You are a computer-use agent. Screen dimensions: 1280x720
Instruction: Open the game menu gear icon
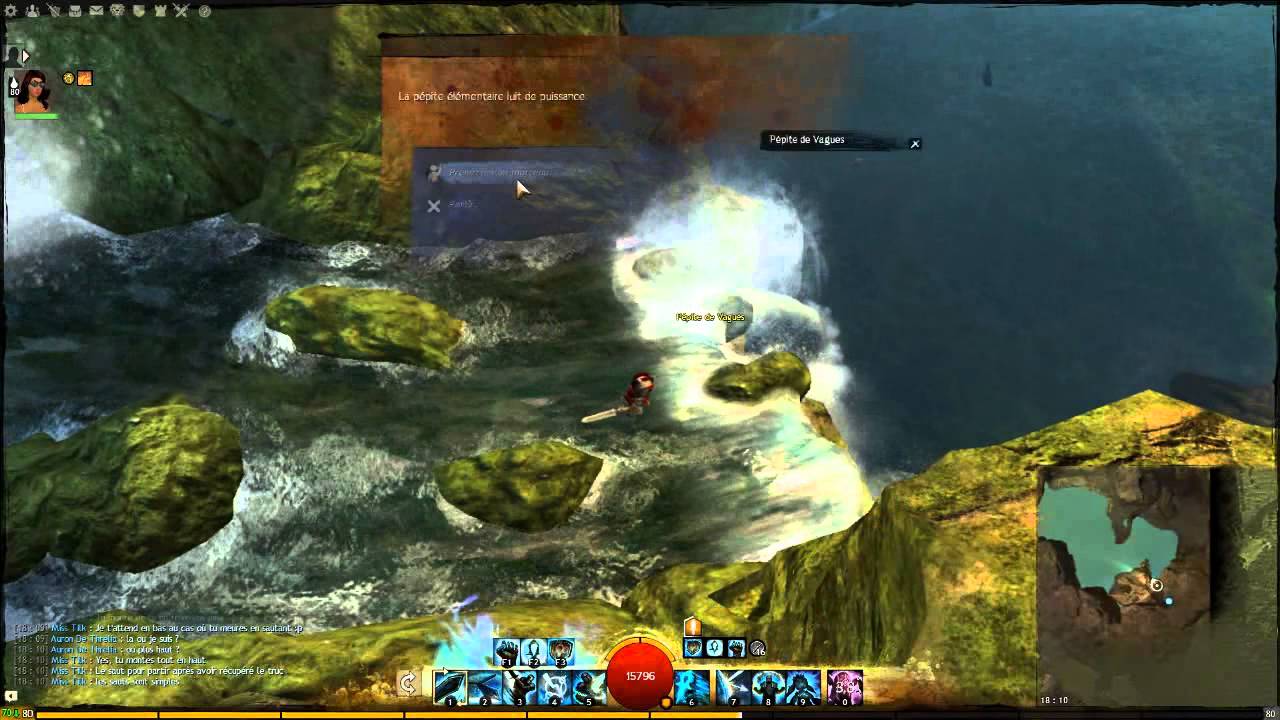(x=10, y=10)
